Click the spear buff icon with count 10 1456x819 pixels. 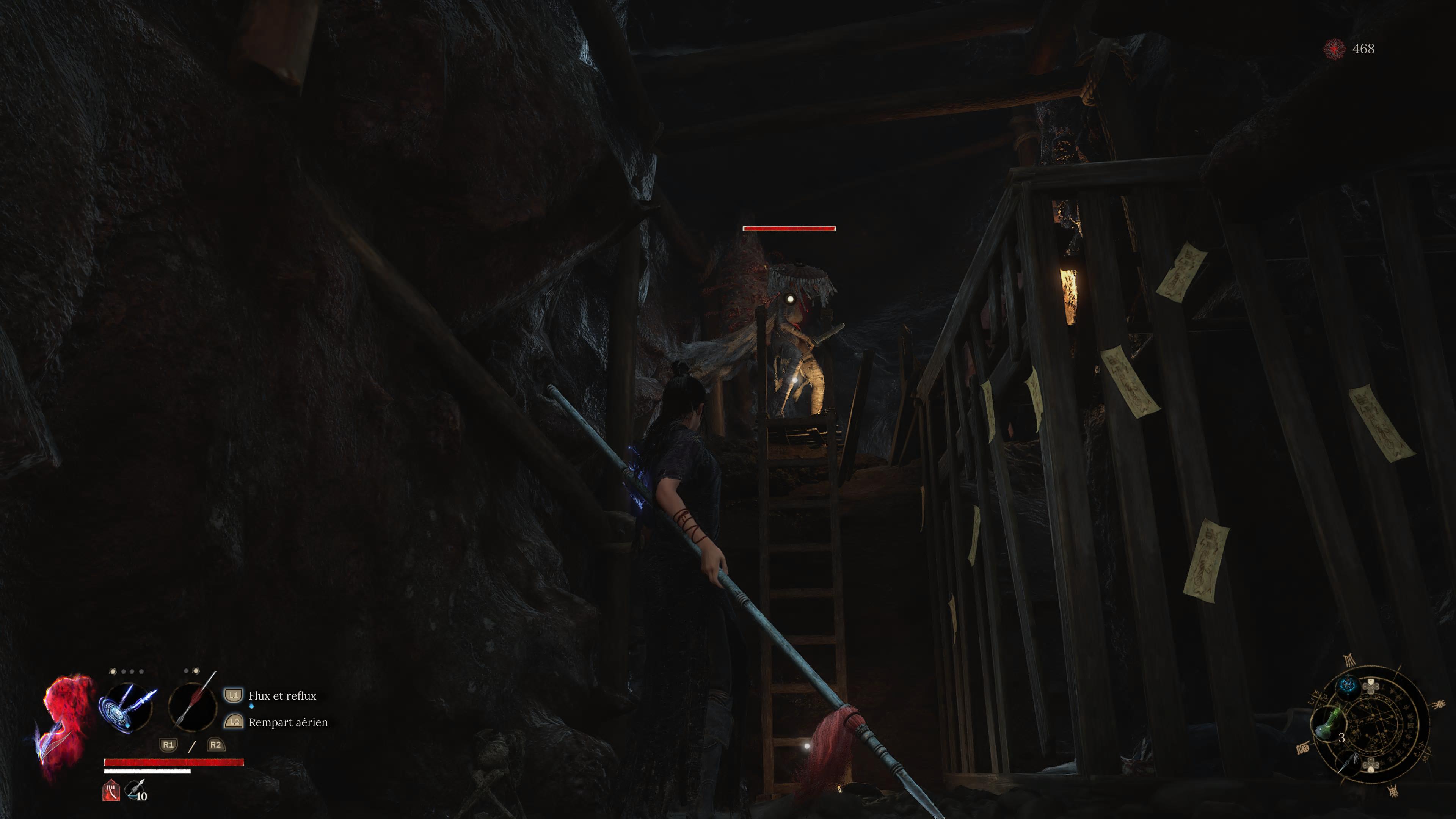pos(136,790)
